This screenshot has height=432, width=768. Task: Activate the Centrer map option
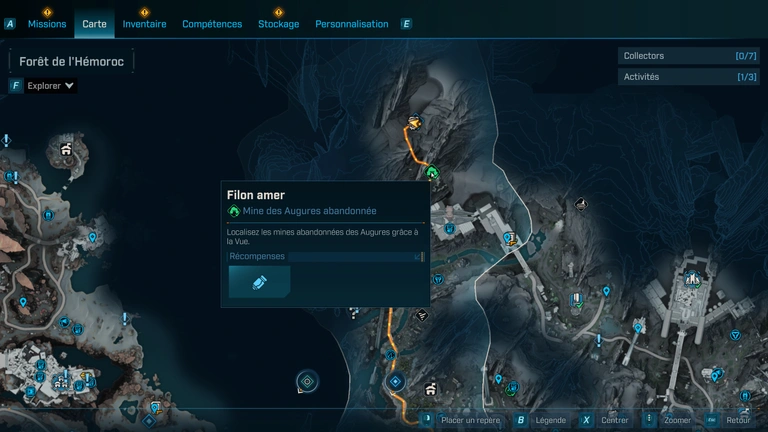point(614,420)
